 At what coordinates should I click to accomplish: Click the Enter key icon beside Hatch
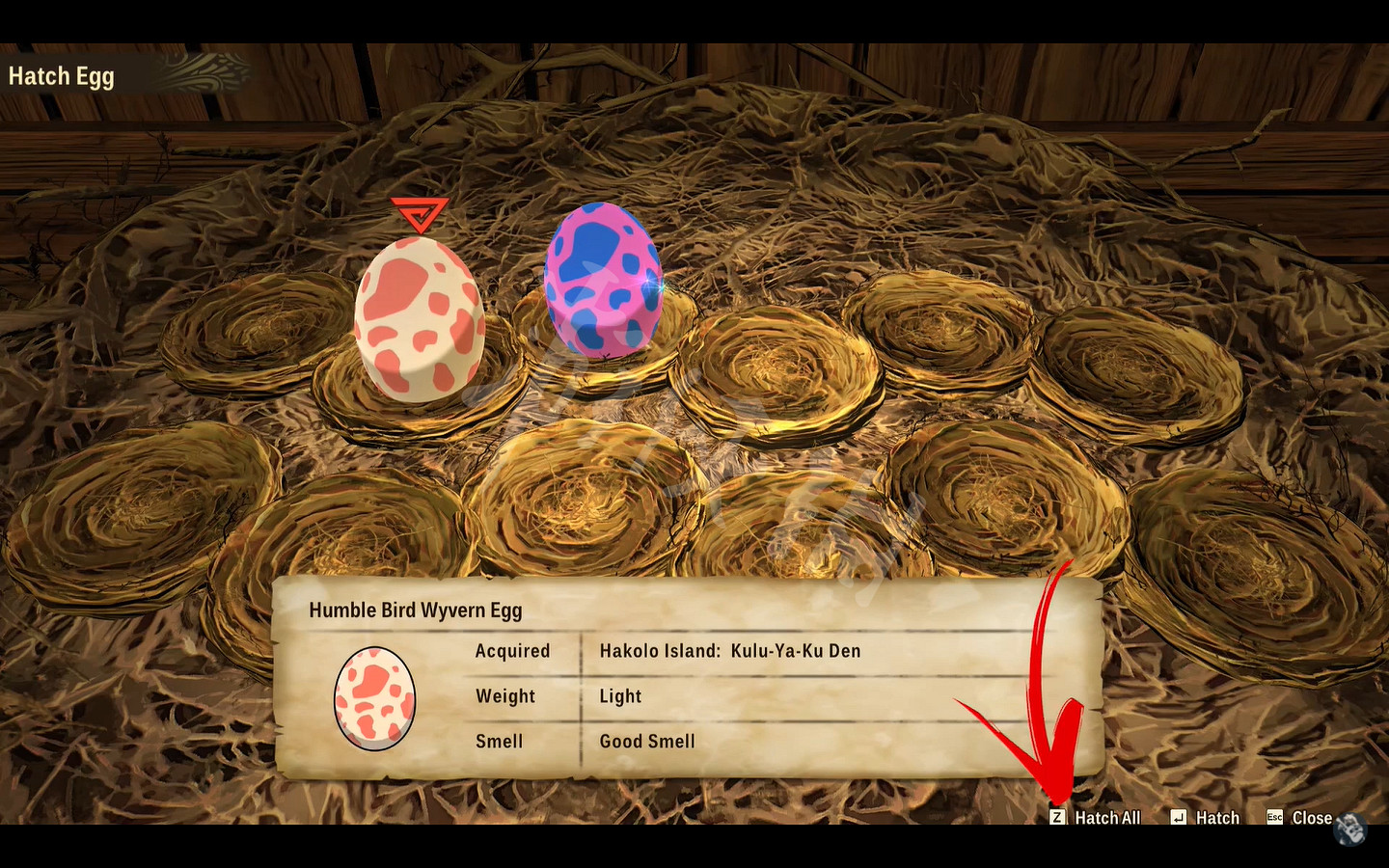click(x=1178, y=817)
